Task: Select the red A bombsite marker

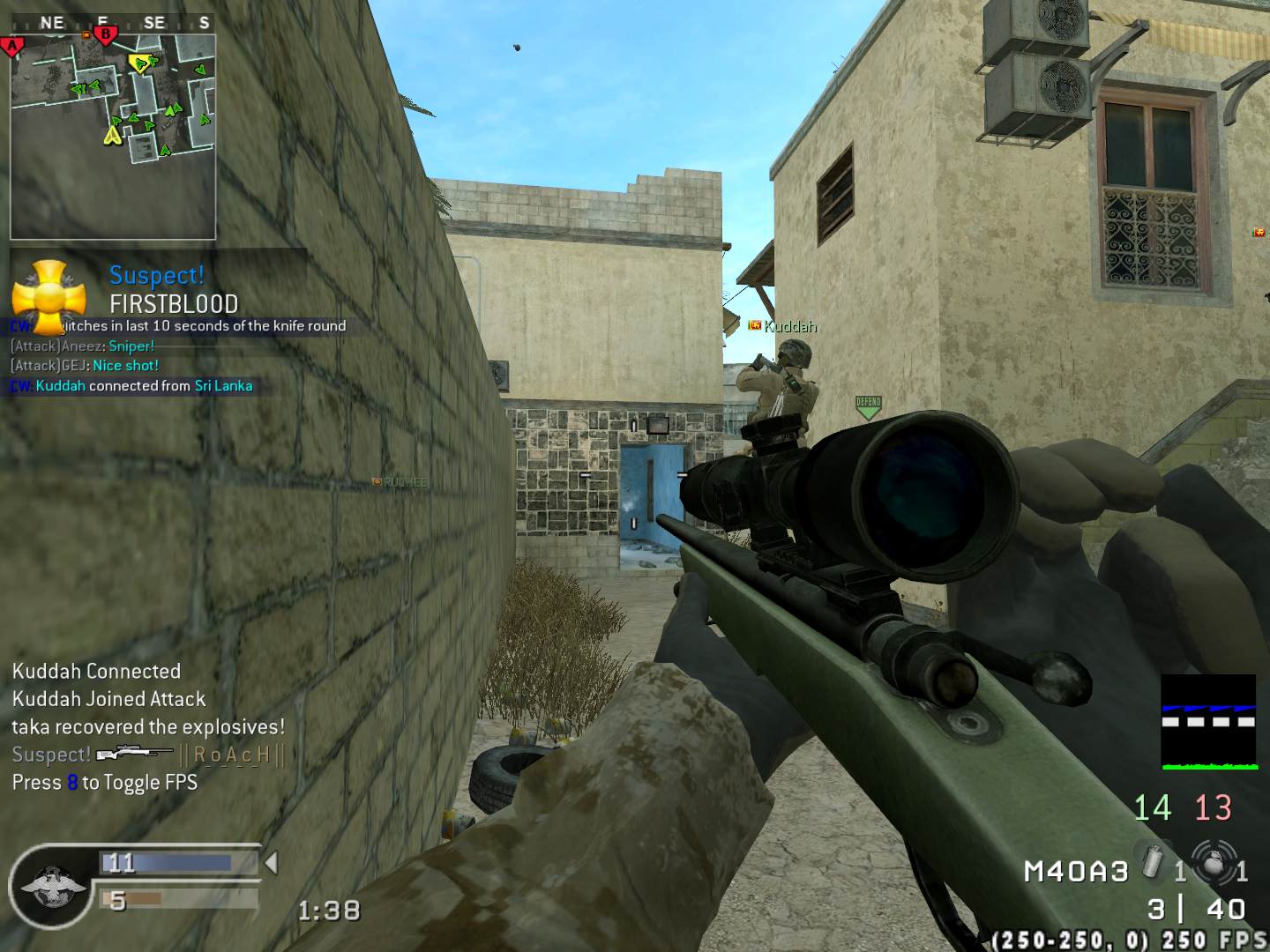Action: pyautogui.click(x=11, y=46)
